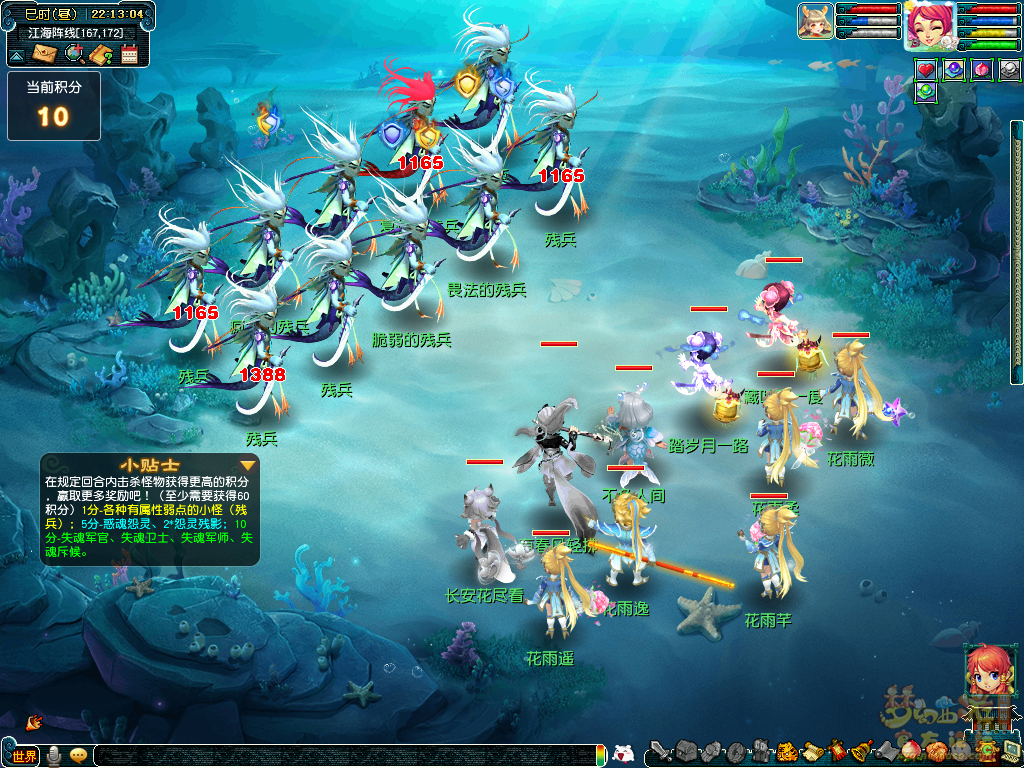Screen dimensions: 1024x768
Task: Click the green orb buff icon
Action: 926,92
